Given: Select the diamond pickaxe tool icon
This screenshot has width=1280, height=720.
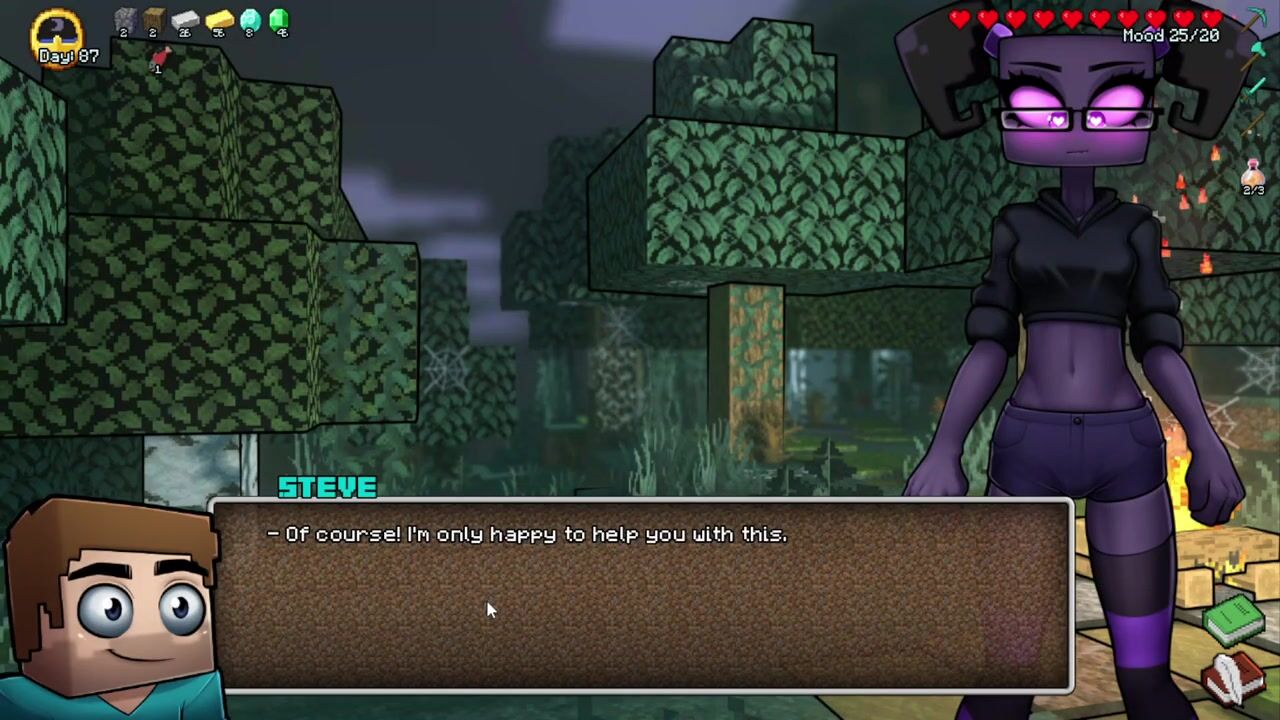Looking at the screenshot, I should coord(1256,22).
